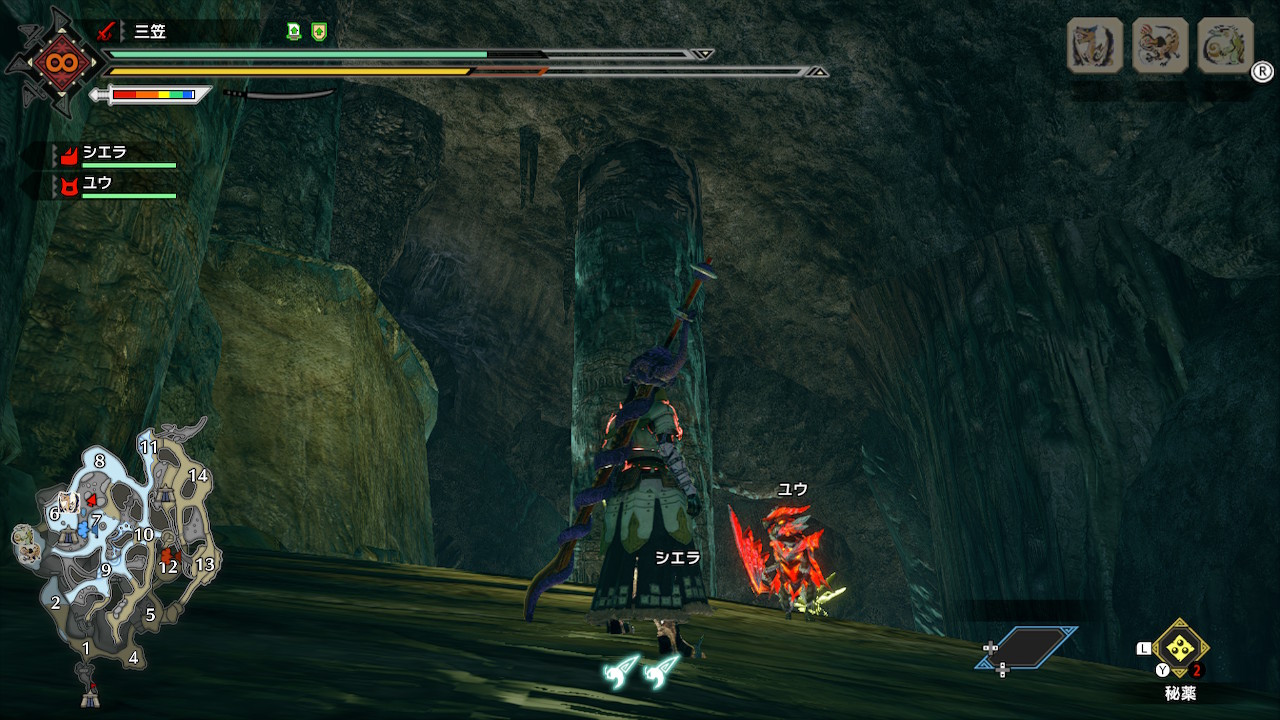Click the monster marker near area 6
1280x720 pixels.
[68, 502]
